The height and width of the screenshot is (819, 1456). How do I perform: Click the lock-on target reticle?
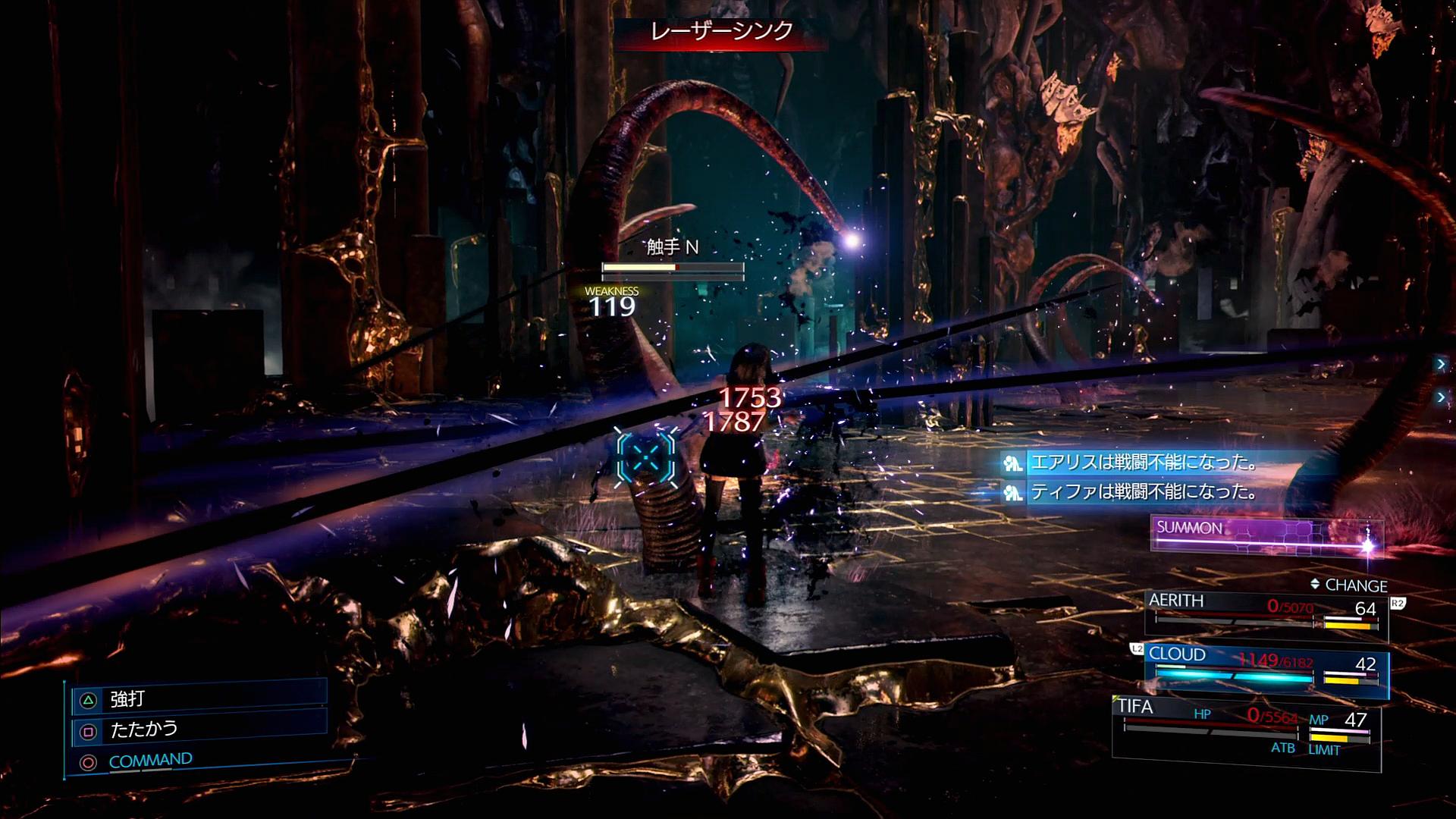(646, 456)
